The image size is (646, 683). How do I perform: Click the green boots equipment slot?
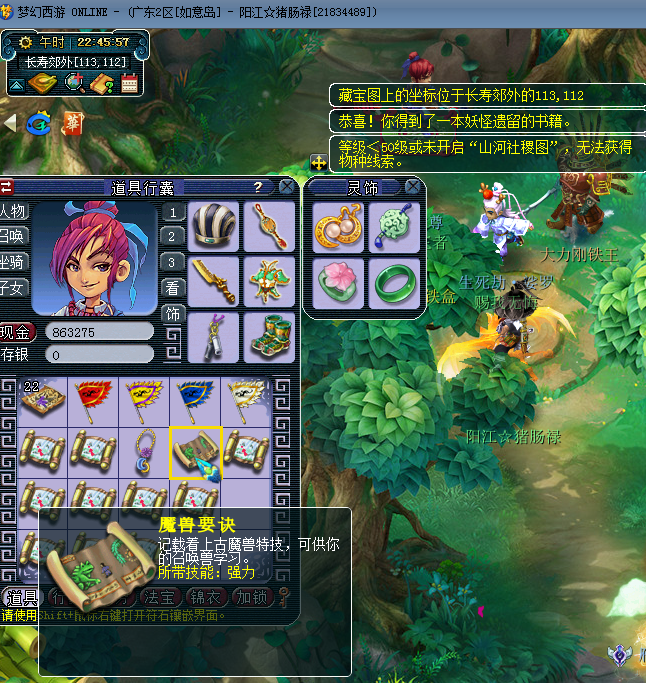point(269,336)
